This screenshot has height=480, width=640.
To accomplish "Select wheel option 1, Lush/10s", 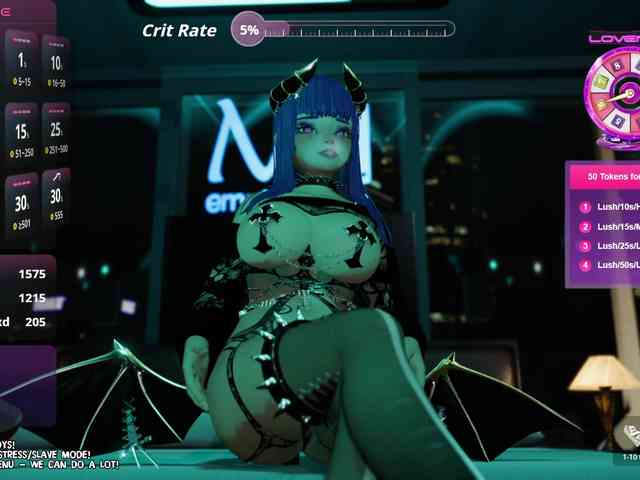I will point(606,208).
